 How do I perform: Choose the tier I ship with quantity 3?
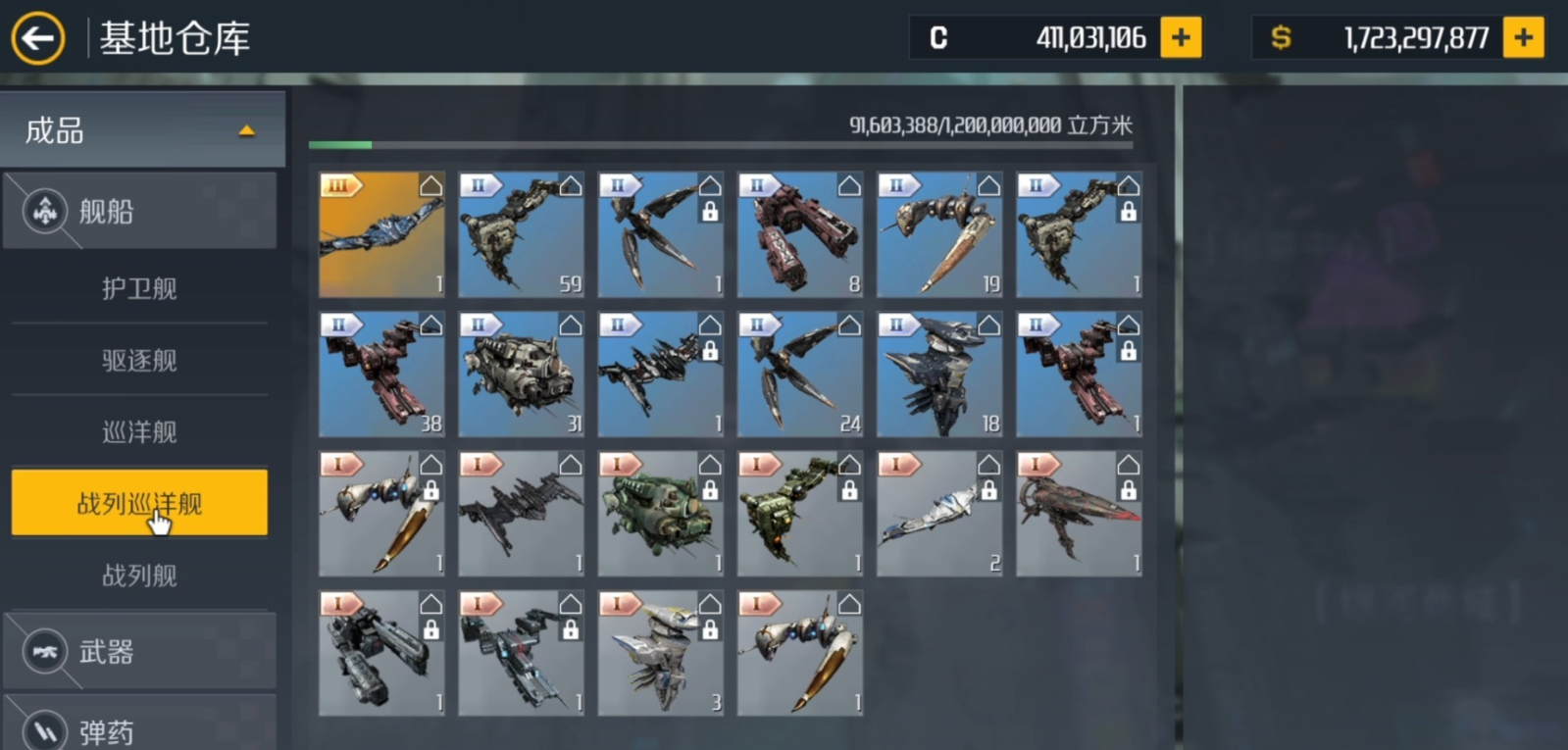click(x=661, y=653)
